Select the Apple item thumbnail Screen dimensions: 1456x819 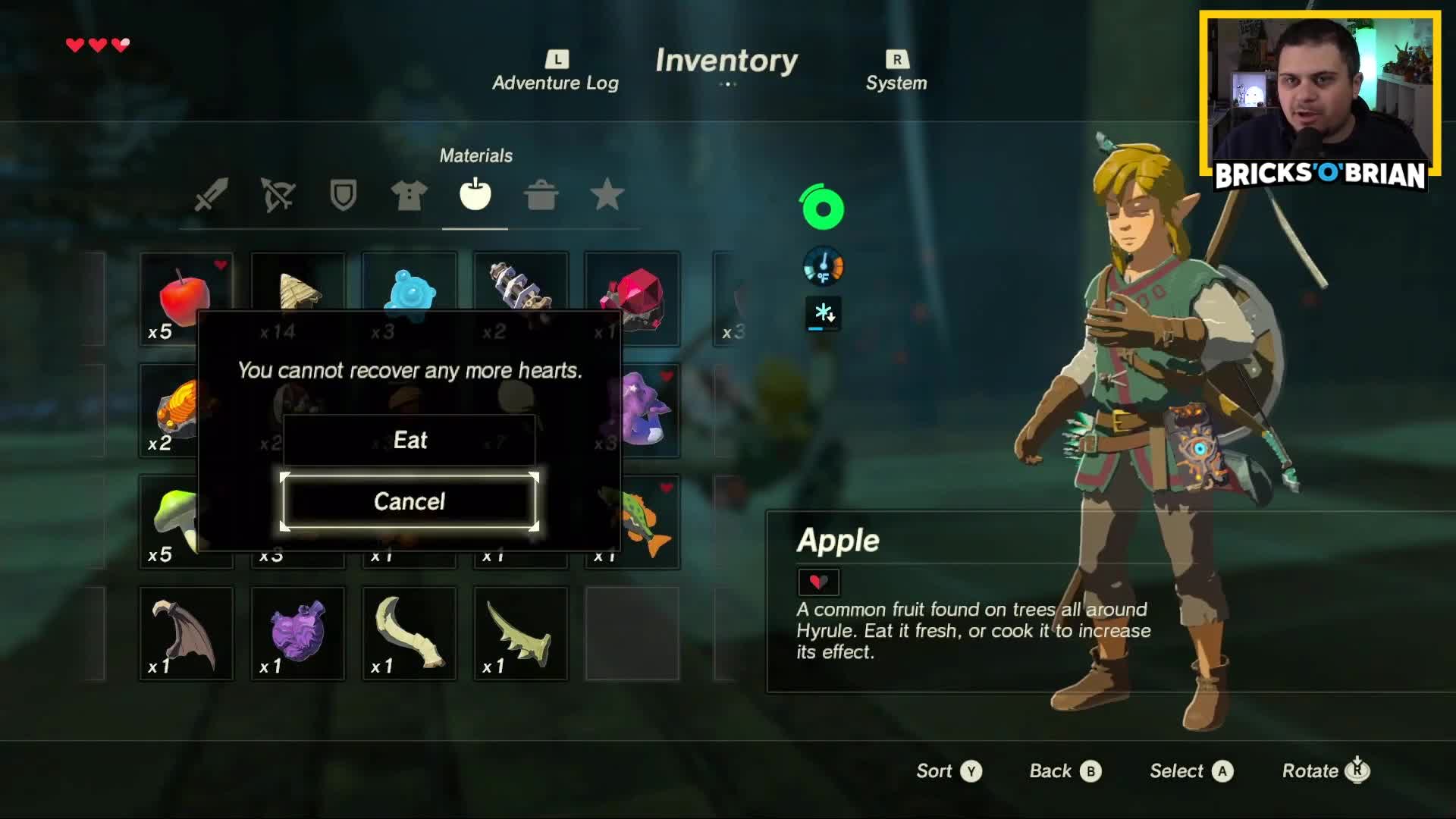pyautogui.click(x=186, y=296)
